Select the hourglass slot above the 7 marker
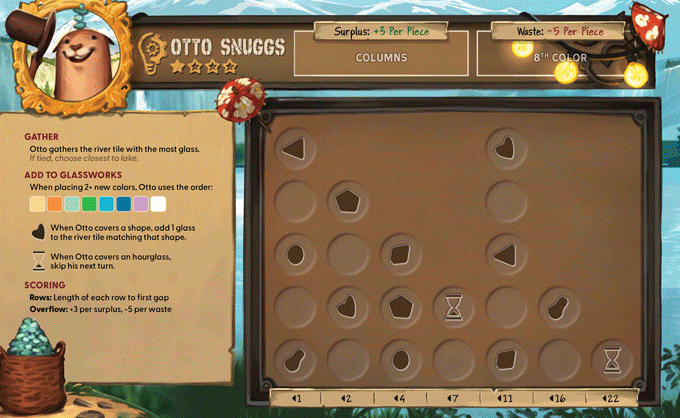Image resolution: width=680 pixels, height=418 pixels. point(453,305)
